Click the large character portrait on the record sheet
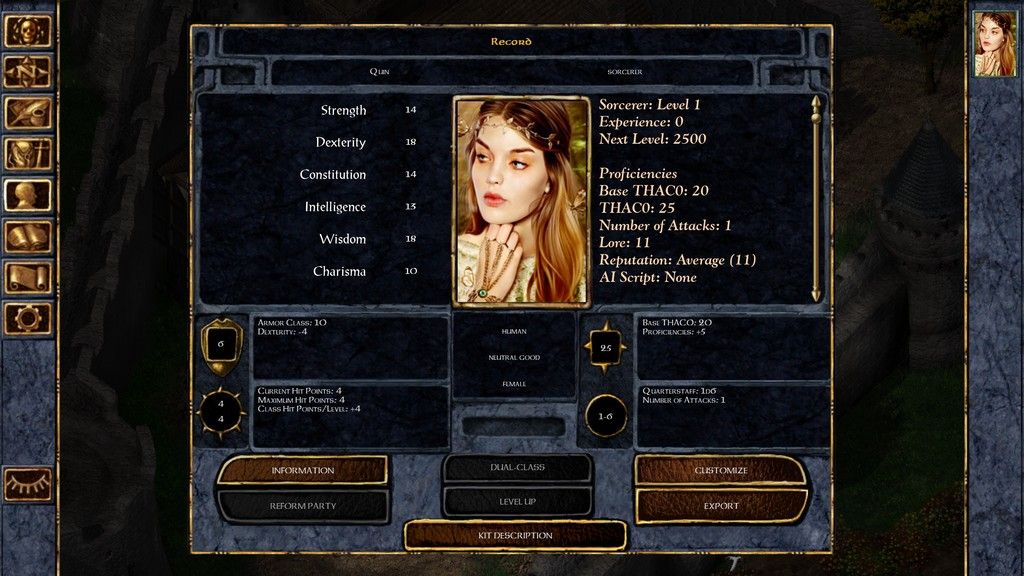1024x576 pixels. [x=521, y=200]
